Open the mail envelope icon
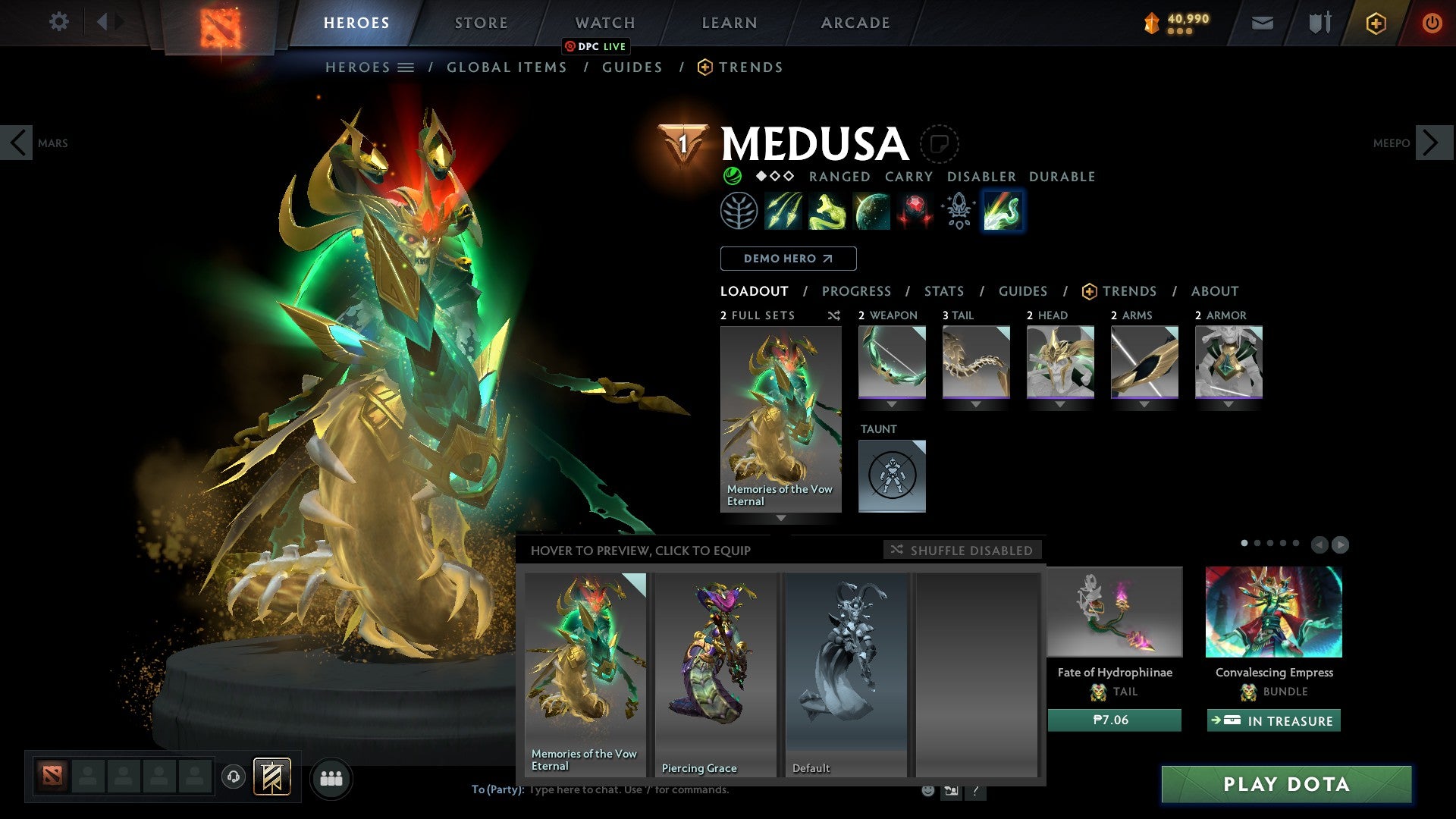The height and width of the screenshot is (819, 1456). [x=1262, y=23]
